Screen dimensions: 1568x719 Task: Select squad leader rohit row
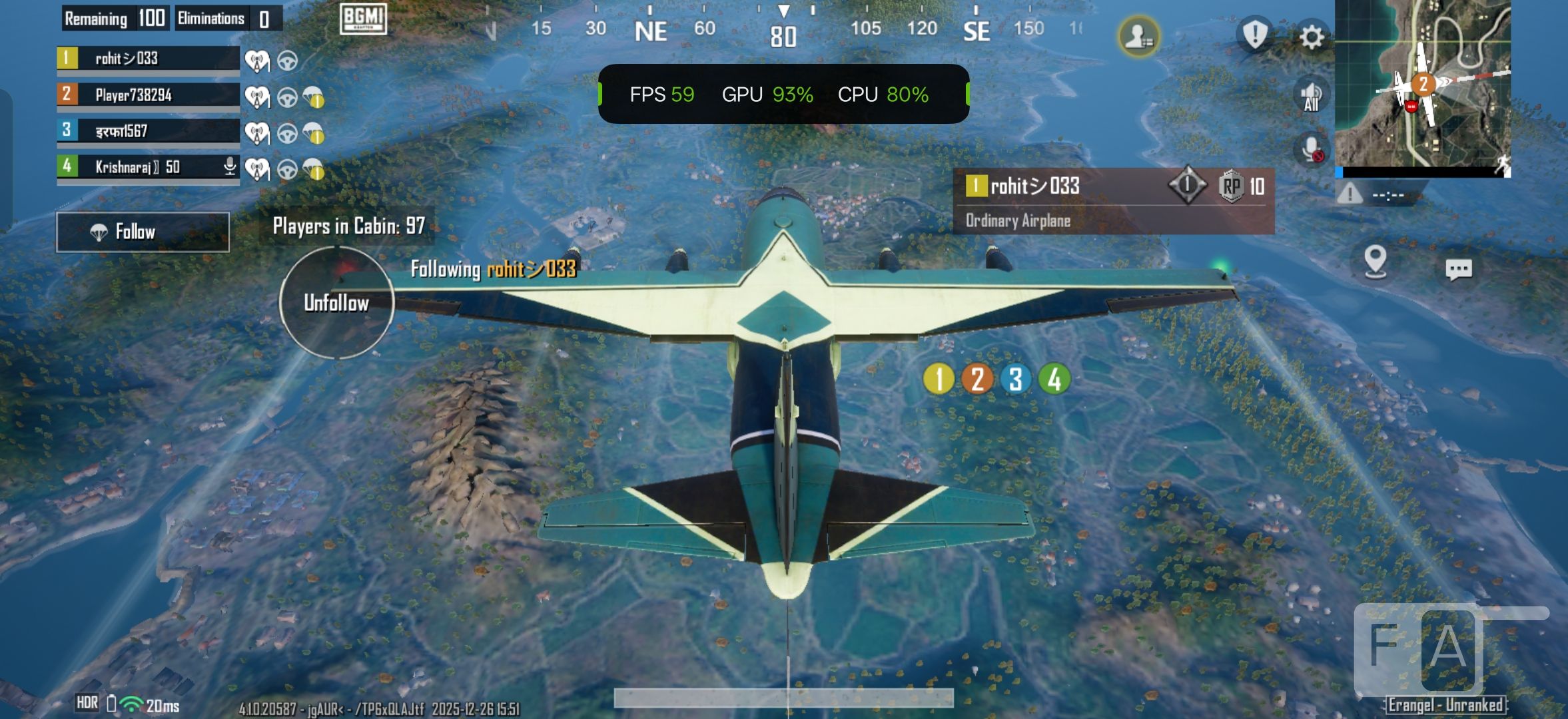click(148, 59)
